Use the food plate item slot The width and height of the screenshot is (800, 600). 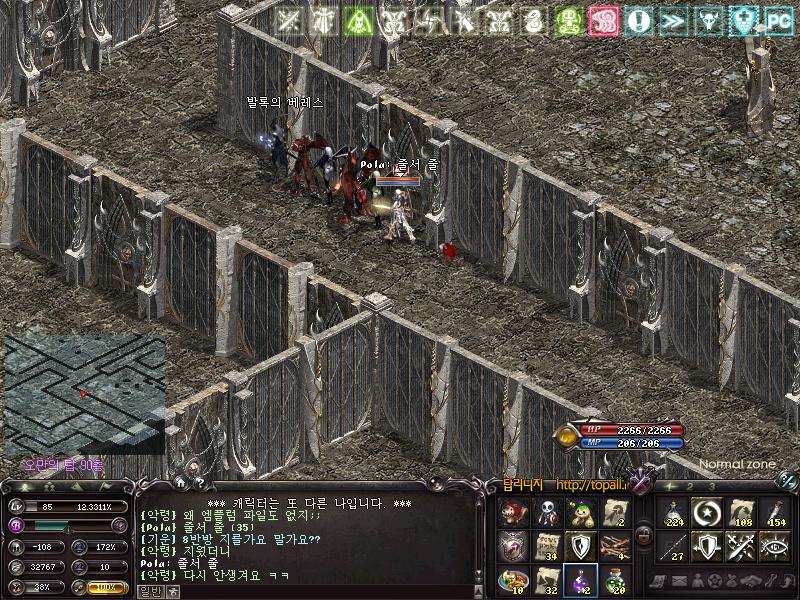(513, 579)
